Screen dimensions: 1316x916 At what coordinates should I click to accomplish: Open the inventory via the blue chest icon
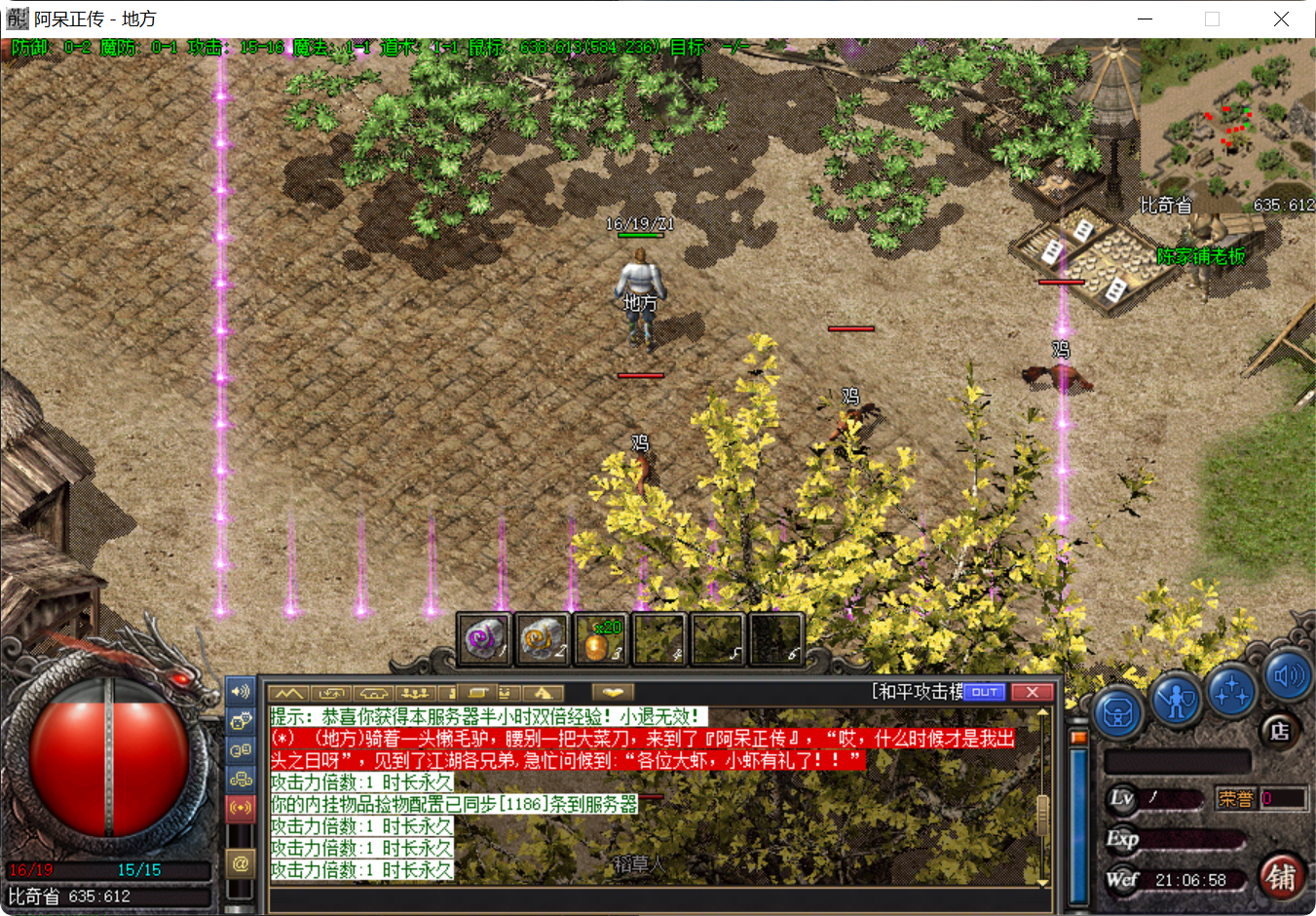pyautogui.click(x=1117, y=712)
